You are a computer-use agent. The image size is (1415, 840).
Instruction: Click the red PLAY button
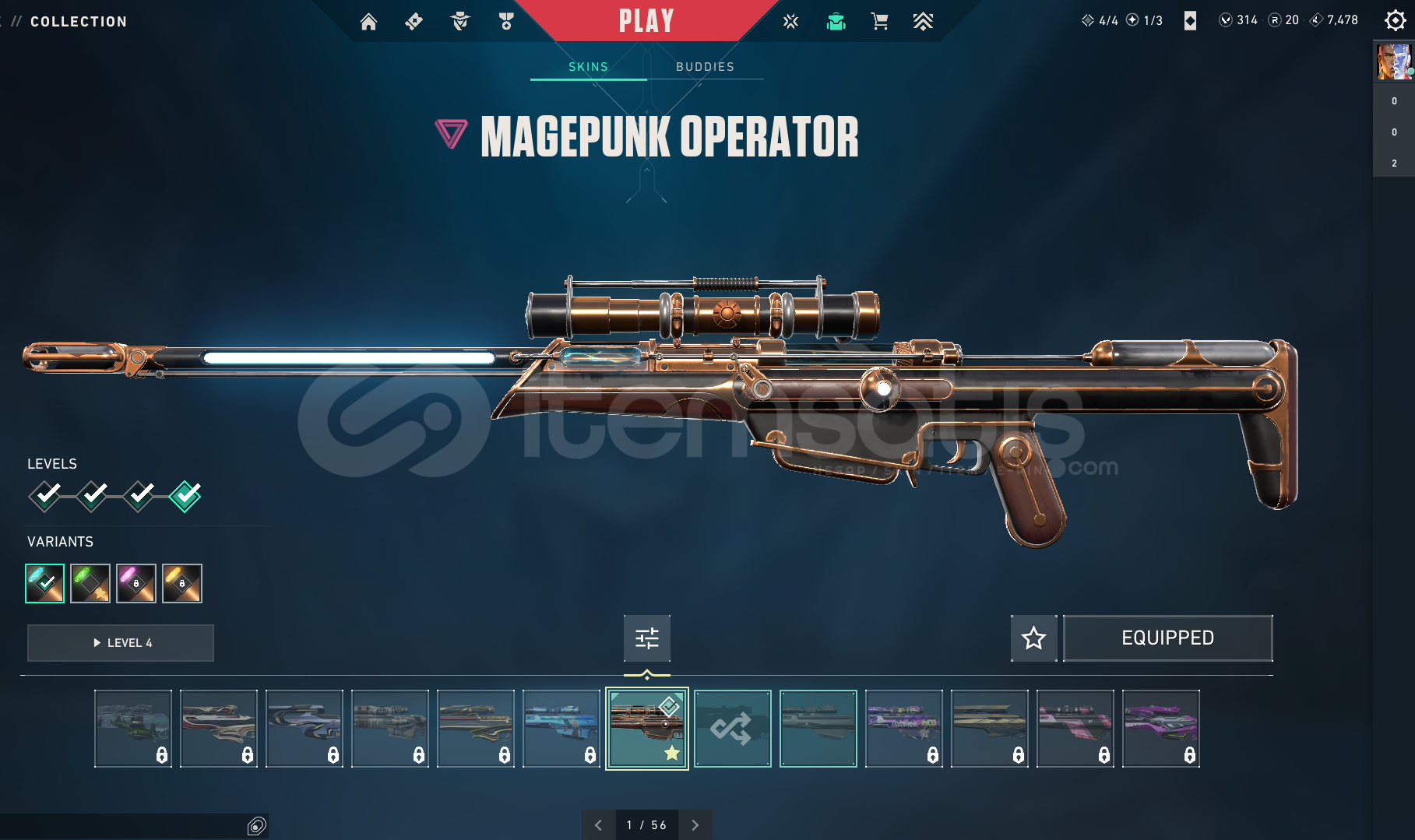point(646,21)
